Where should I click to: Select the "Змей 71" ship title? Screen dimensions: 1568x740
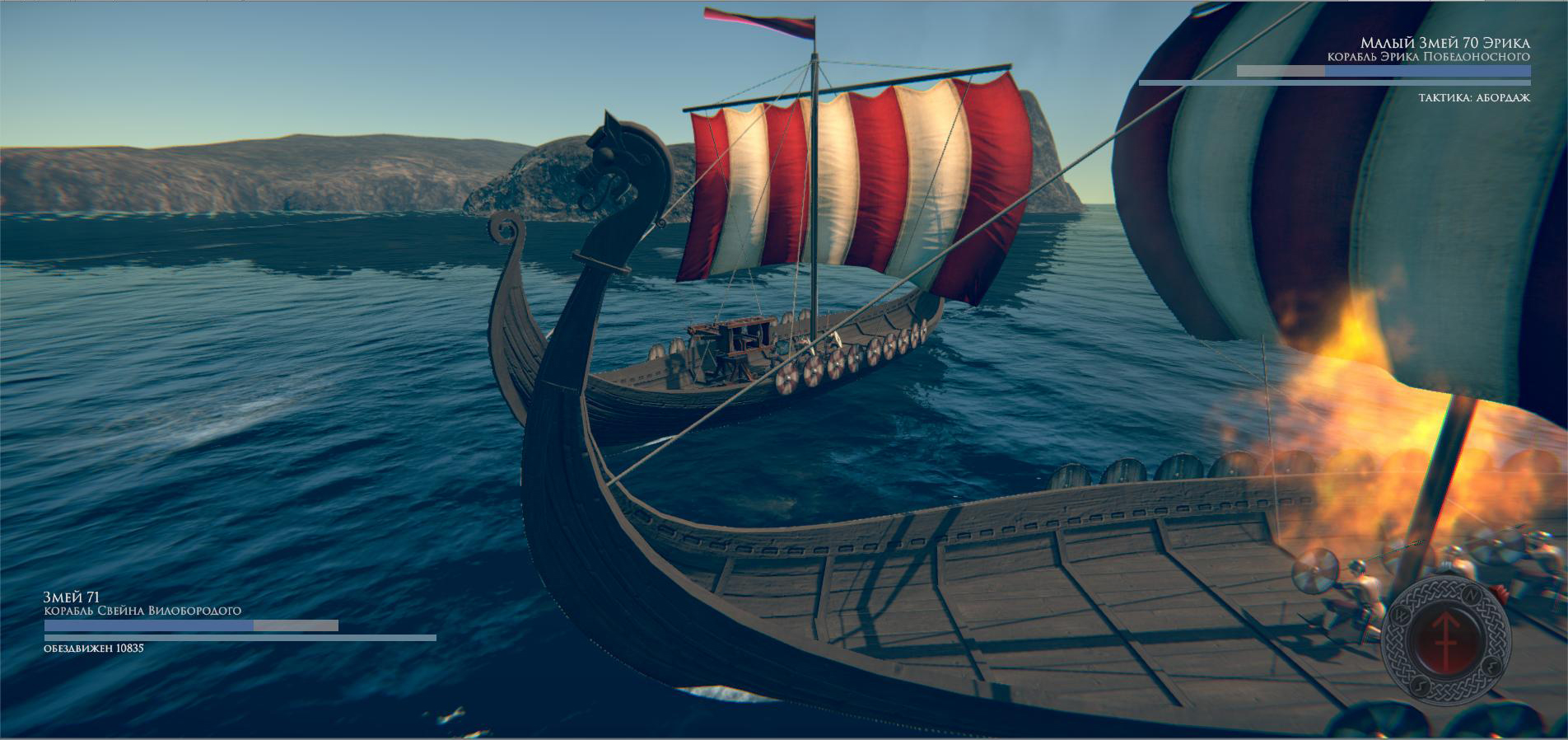pos(72,597)
